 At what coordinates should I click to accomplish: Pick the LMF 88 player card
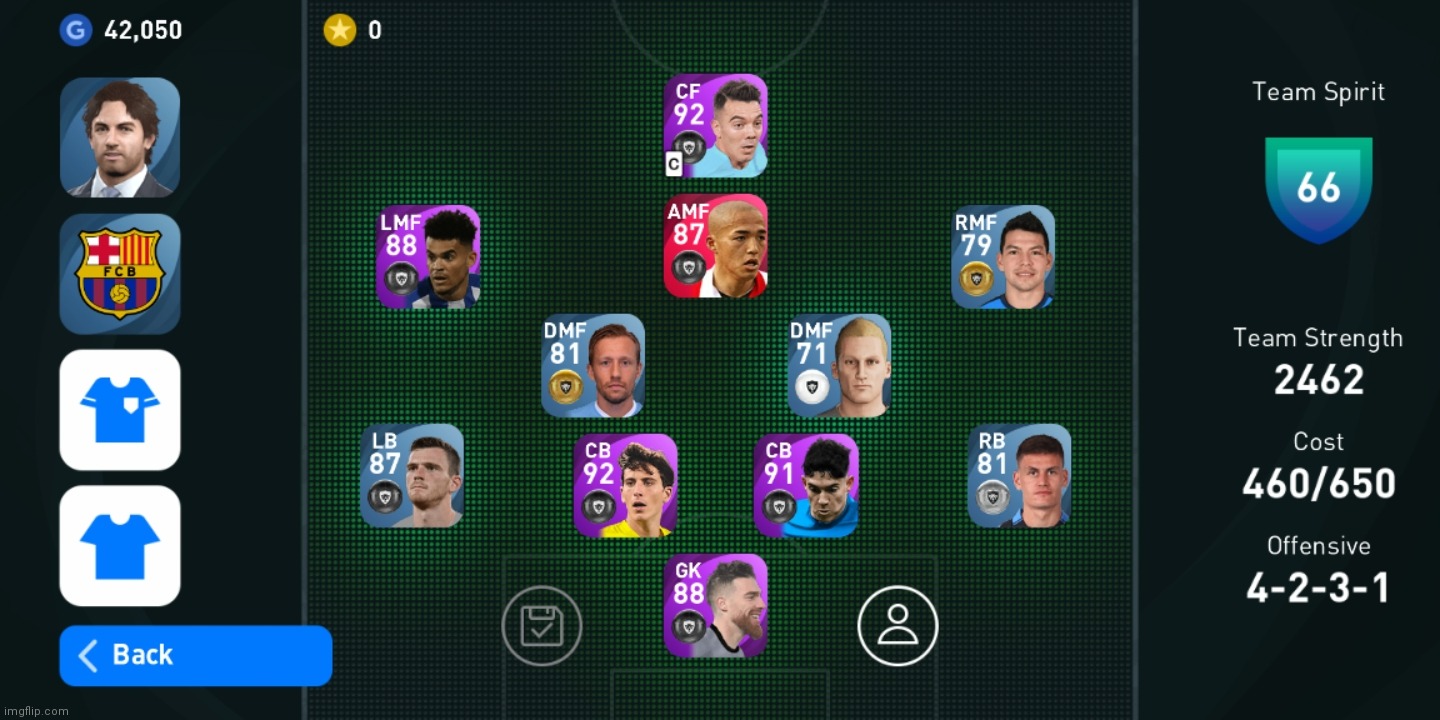click(x=428, y=257)
